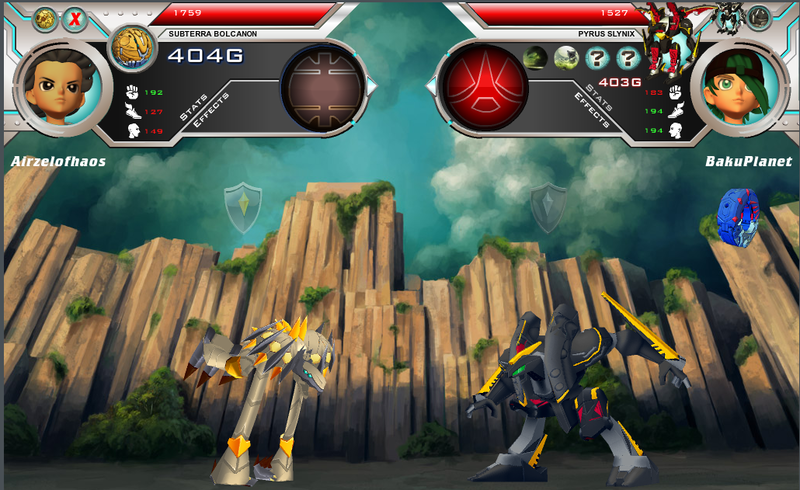Select the Subterra Bolcanon ball icon
Viewport: 800px width, 490px height.
point(127,48)
